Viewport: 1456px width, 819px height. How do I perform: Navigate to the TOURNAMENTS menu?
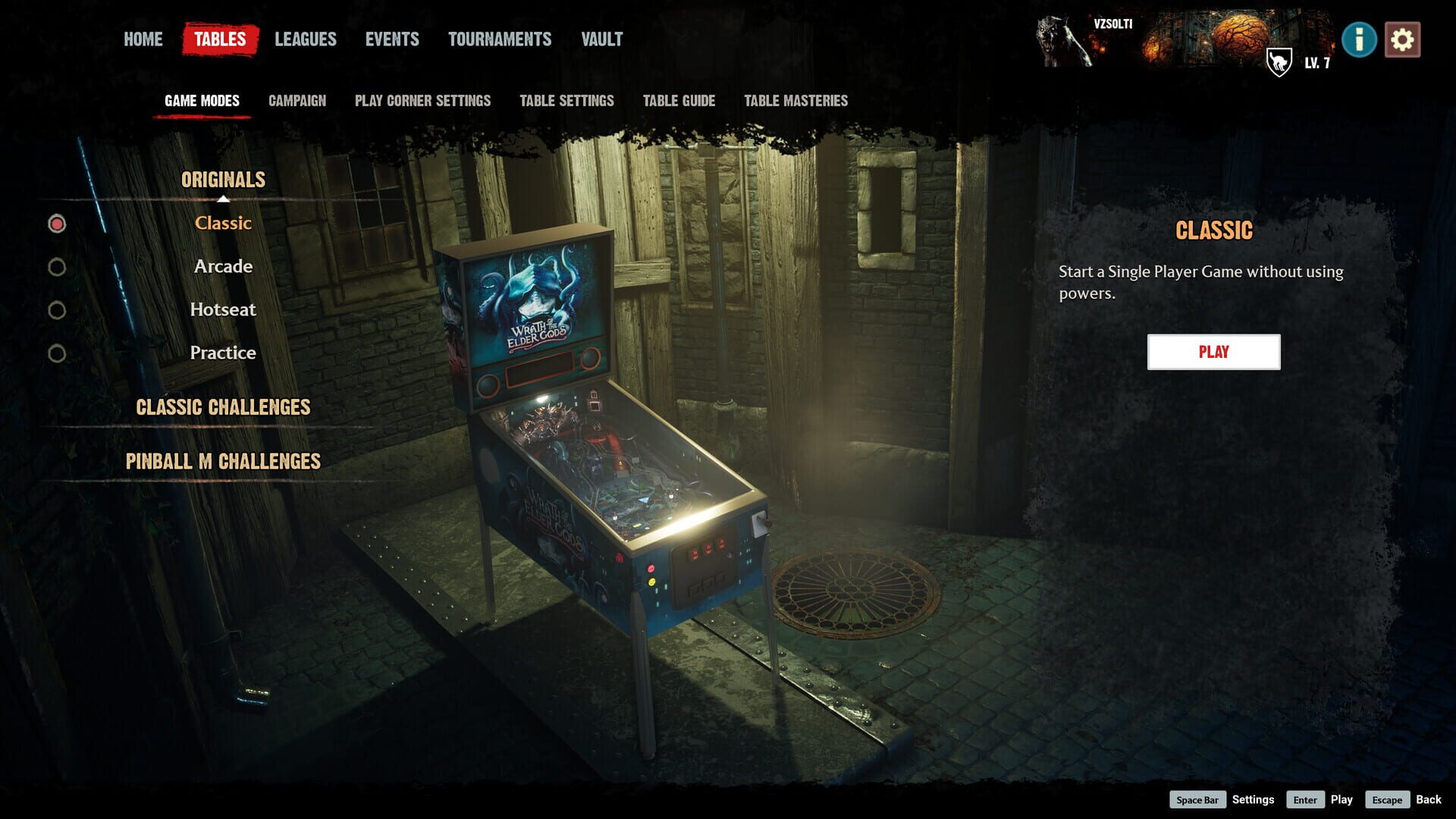500,39
